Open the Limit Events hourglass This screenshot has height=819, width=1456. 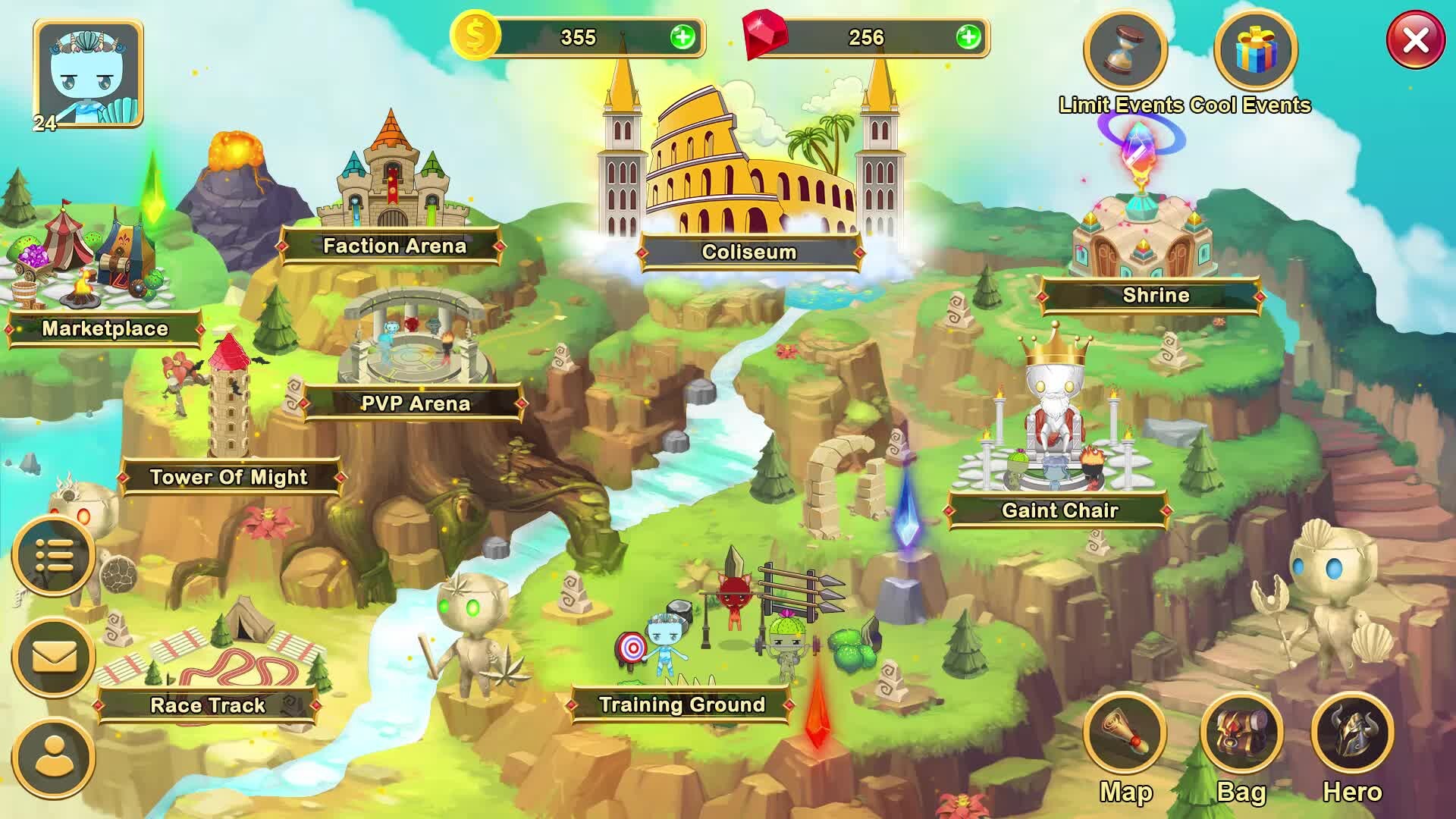coord(1125,52)
